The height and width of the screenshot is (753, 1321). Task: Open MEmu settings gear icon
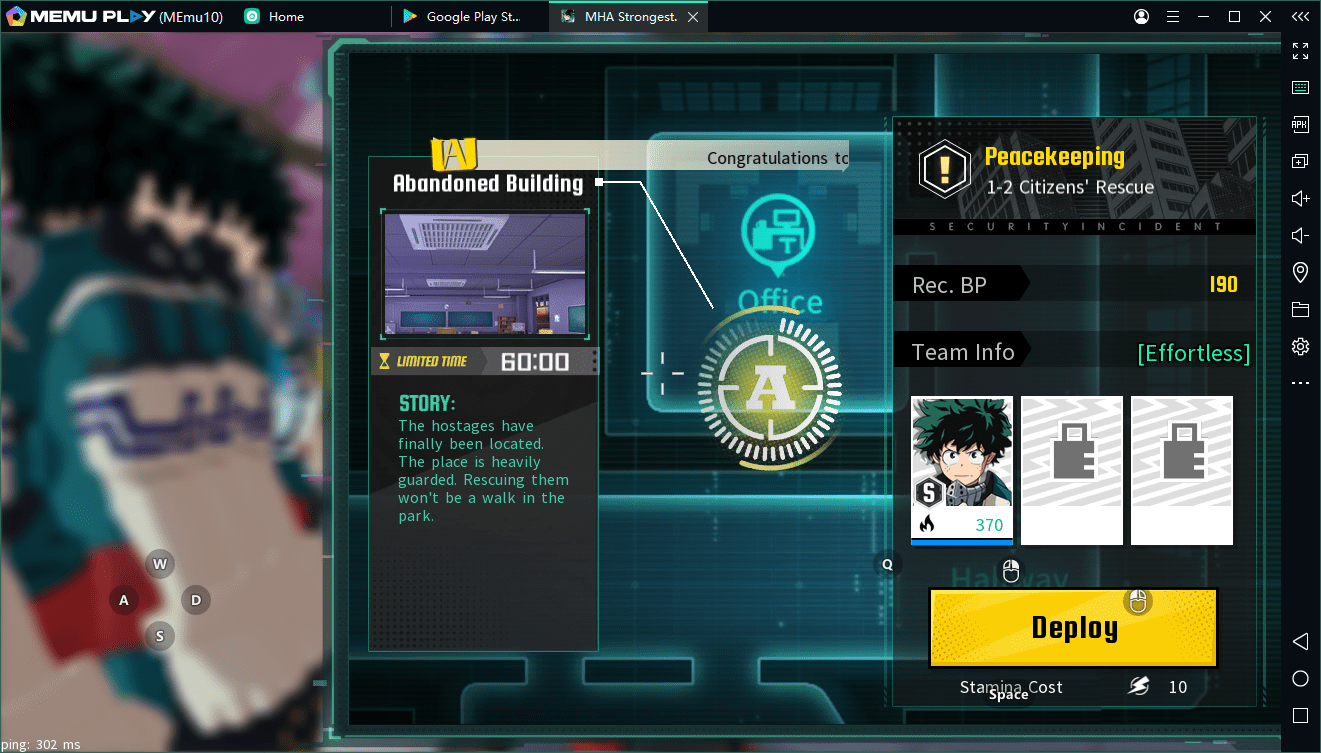click(1300, 346)
